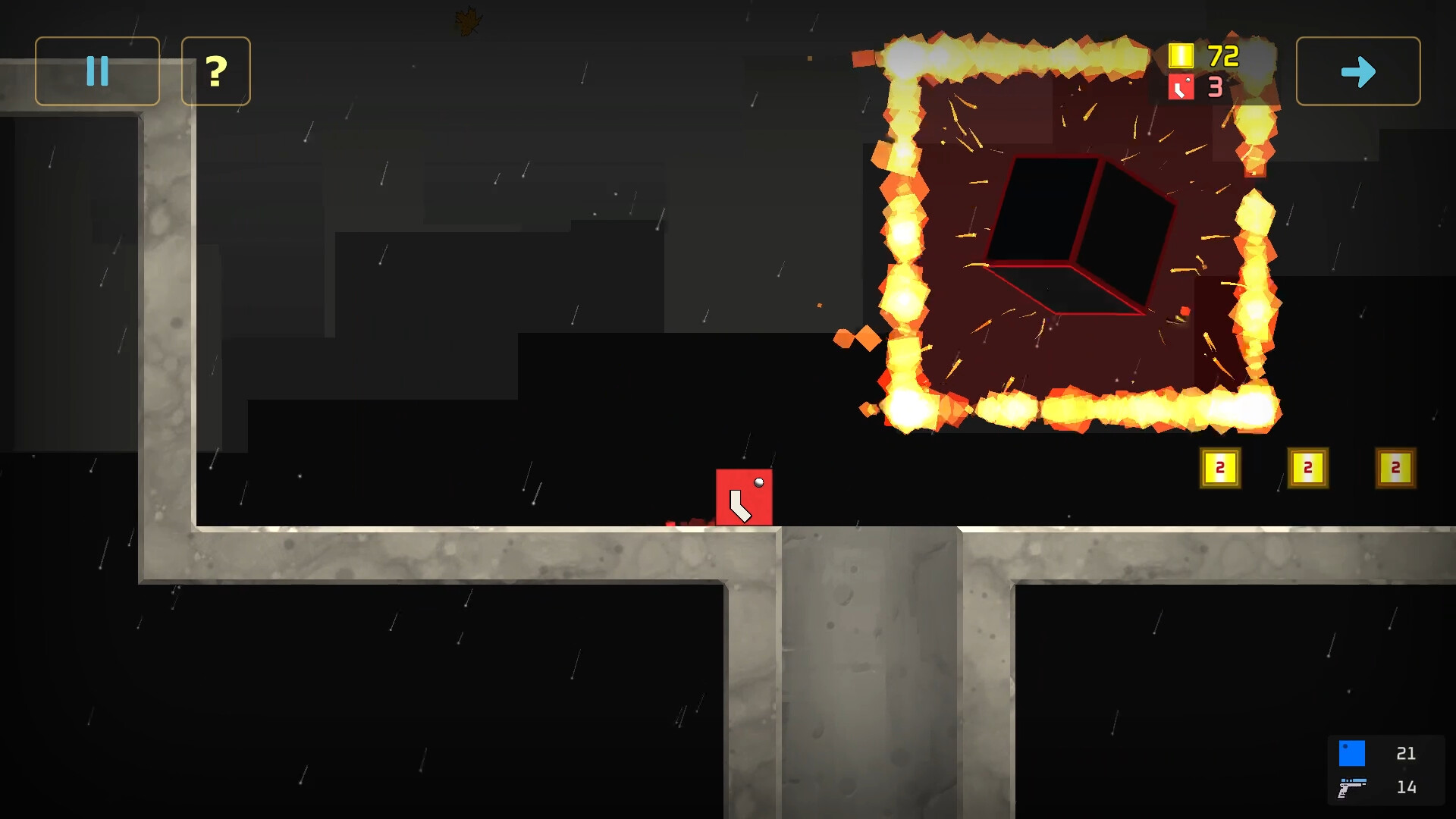1456x819 pixels.
Task: Click the pause icon in the top left
Action: click(96, 71)
